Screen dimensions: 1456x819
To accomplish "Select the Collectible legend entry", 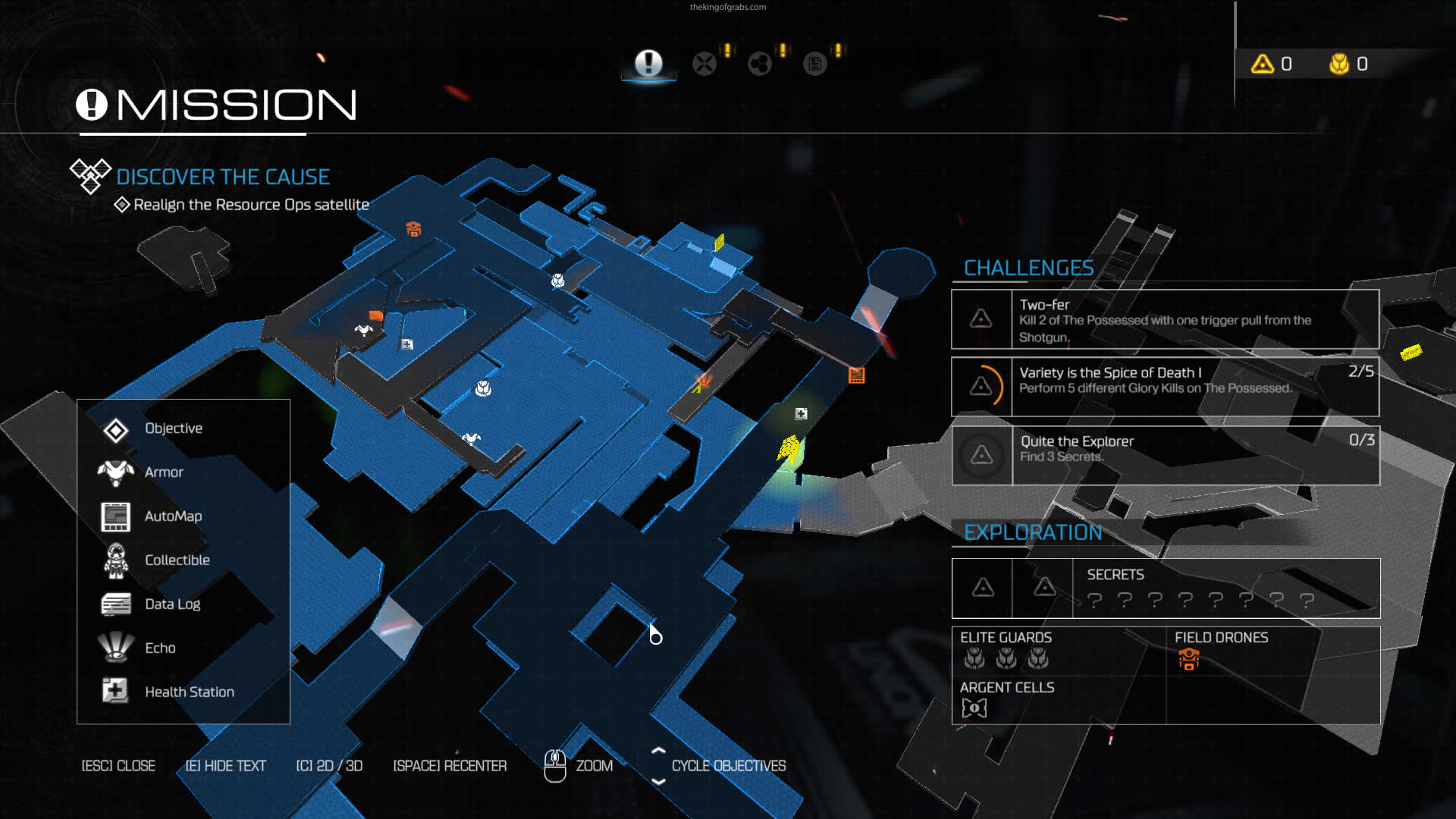I will [x=177, y=560].
